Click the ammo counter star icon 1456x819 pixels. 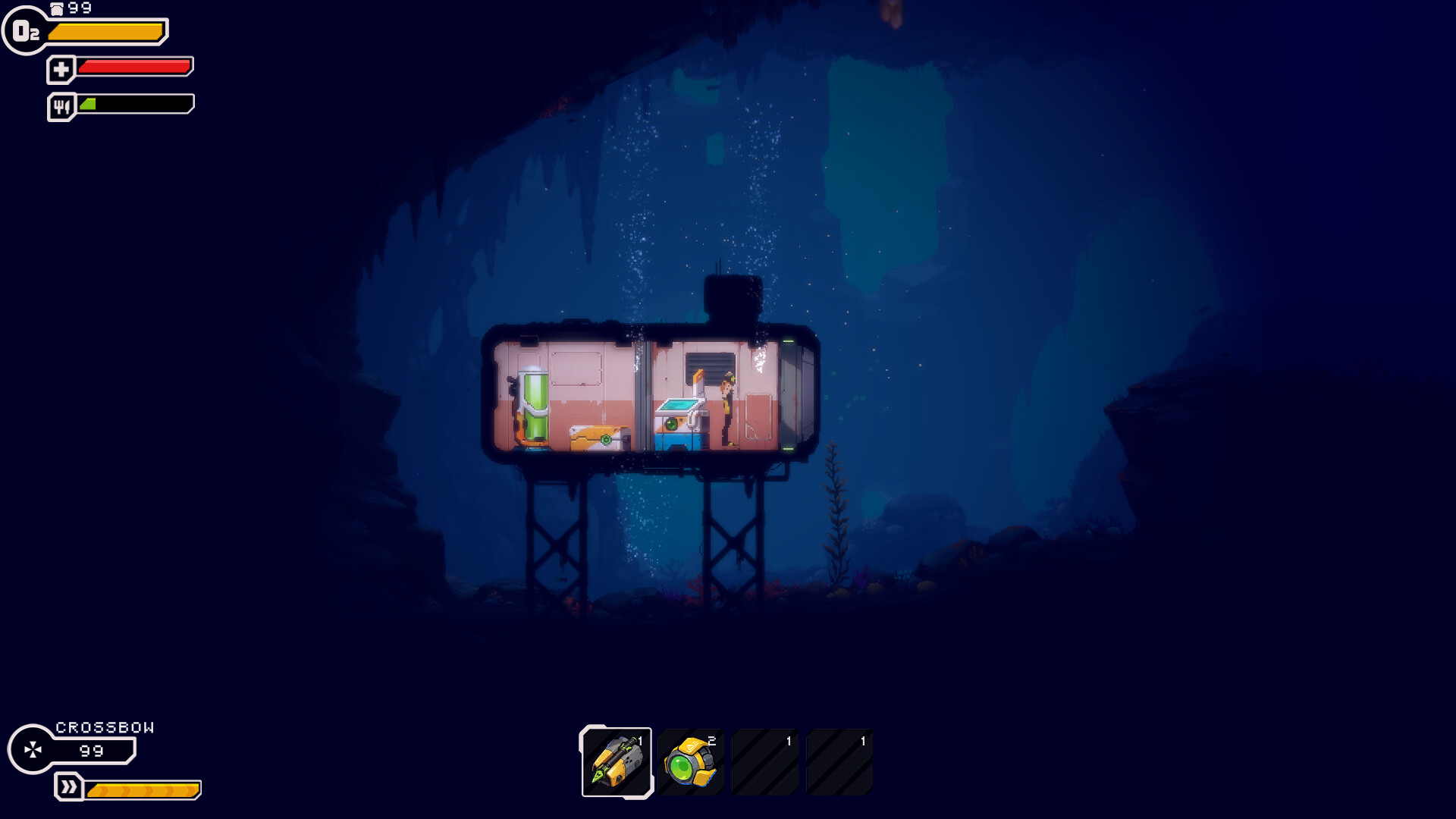pyautogui.click(x=33, y=750)
